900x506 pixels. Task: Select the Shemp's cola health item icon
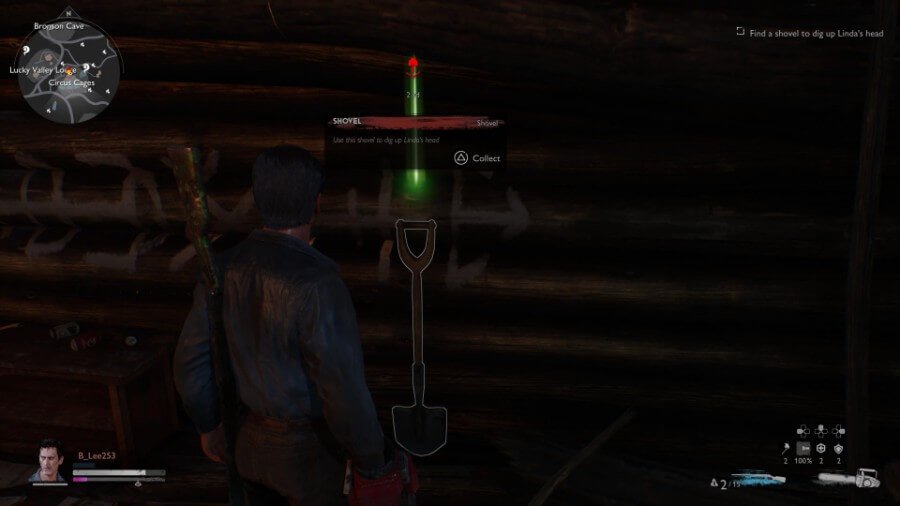pos(820,448)
